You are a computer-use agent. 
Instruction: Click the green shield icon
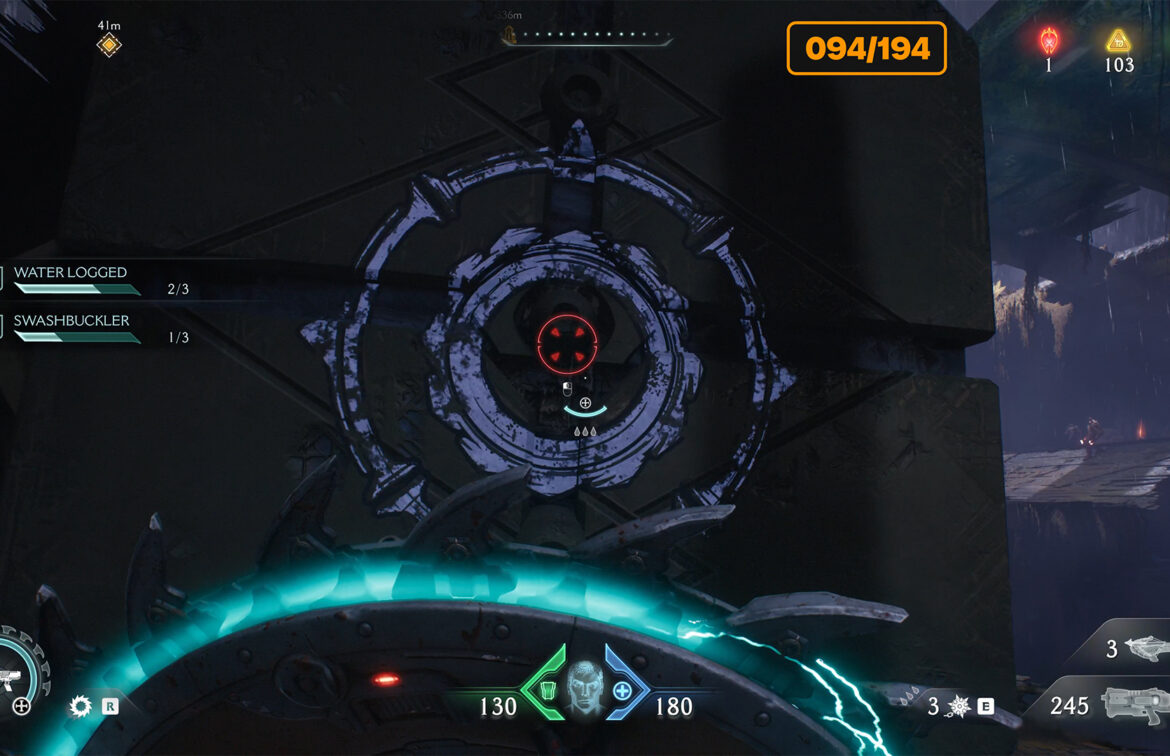548,690
